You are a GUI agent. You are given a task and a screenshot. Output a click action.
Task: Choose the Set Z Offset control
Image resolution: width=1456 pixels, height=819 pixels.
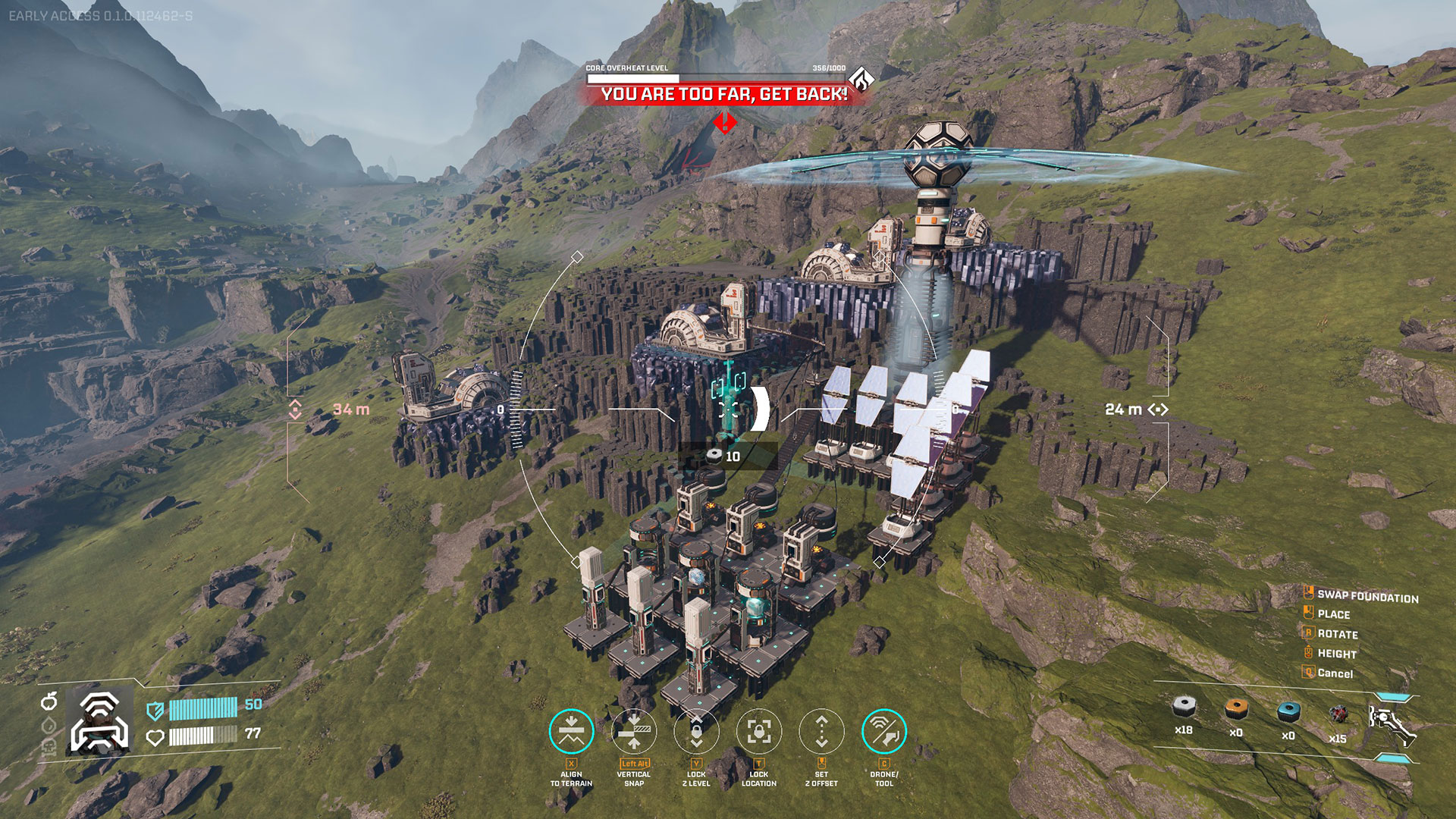point(821,731)
